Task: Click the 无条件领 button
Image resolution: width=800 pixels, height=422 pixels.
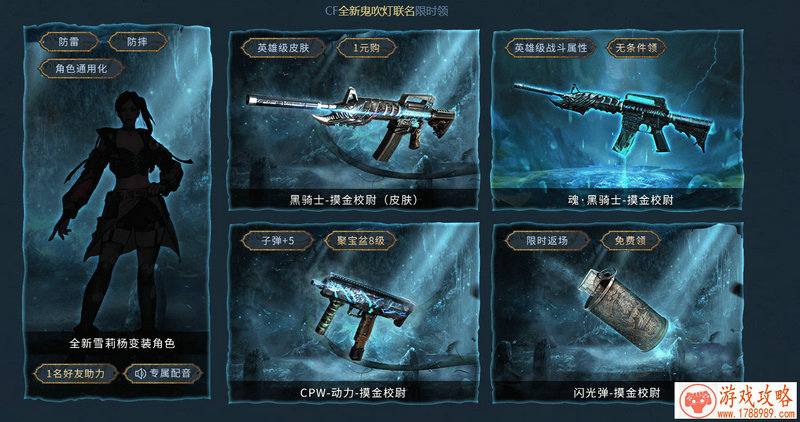Action: (634, 47)
